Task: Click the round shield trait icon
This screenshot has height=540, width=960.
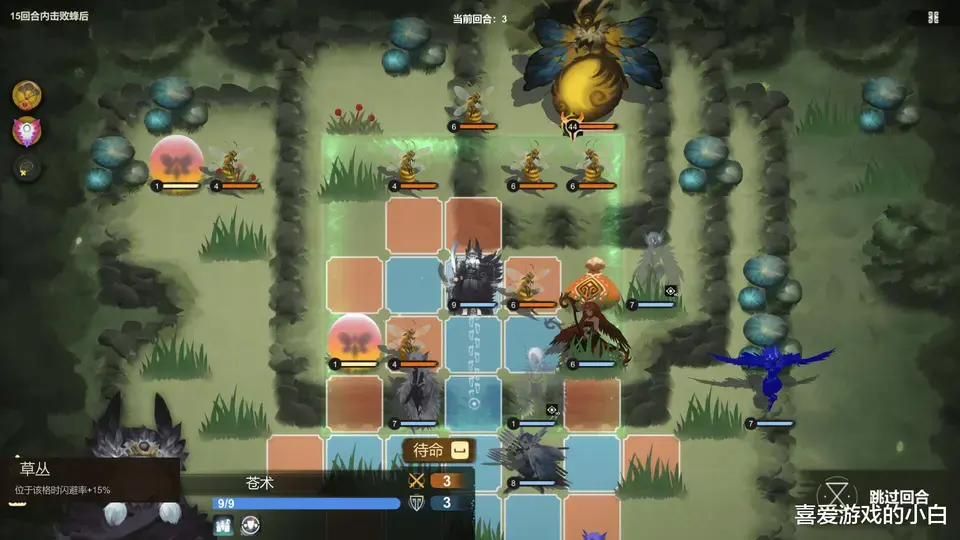Action: (x=251, y=525)
